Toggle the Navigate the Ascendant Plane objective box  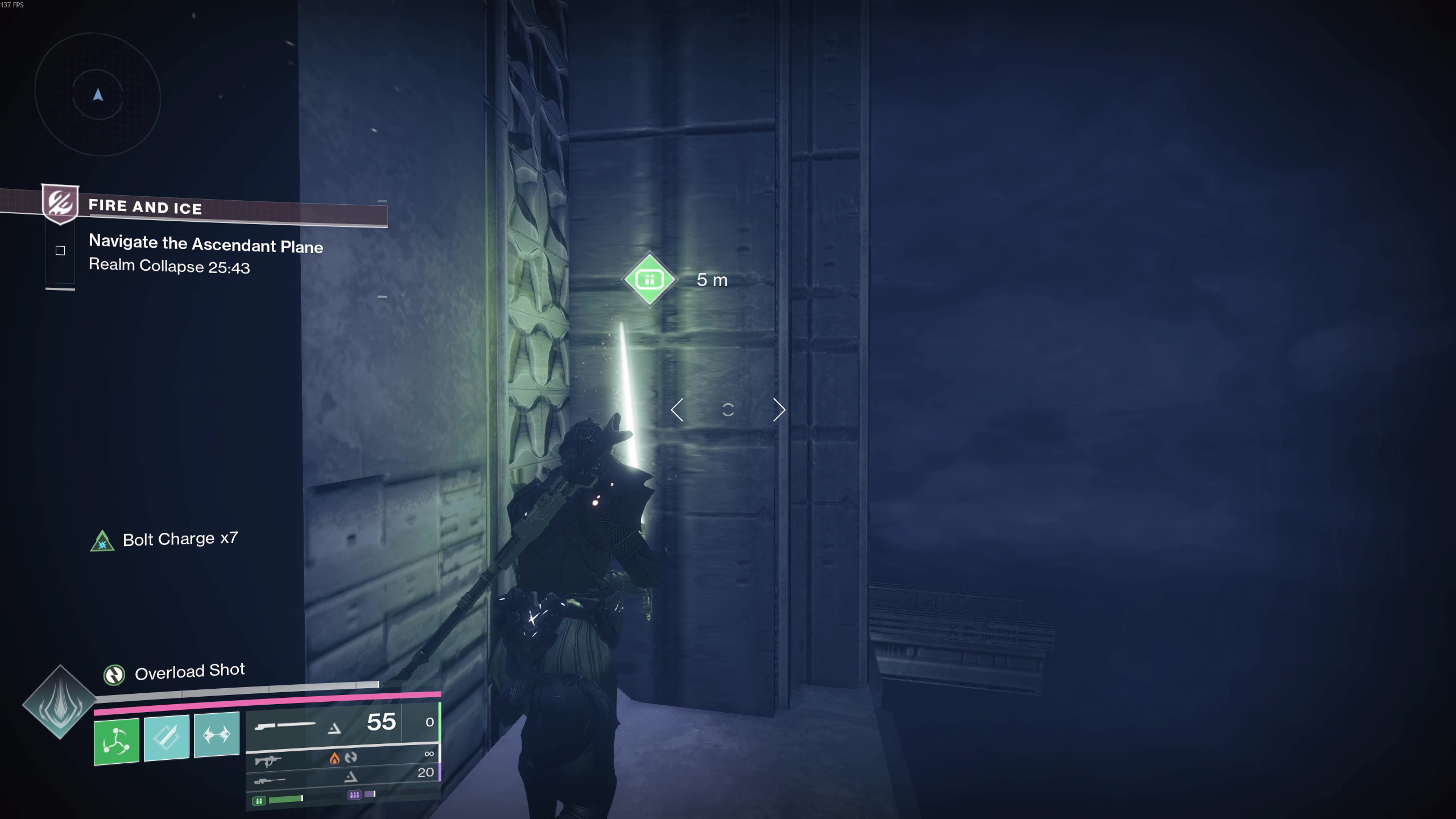[x=60, y=251]
